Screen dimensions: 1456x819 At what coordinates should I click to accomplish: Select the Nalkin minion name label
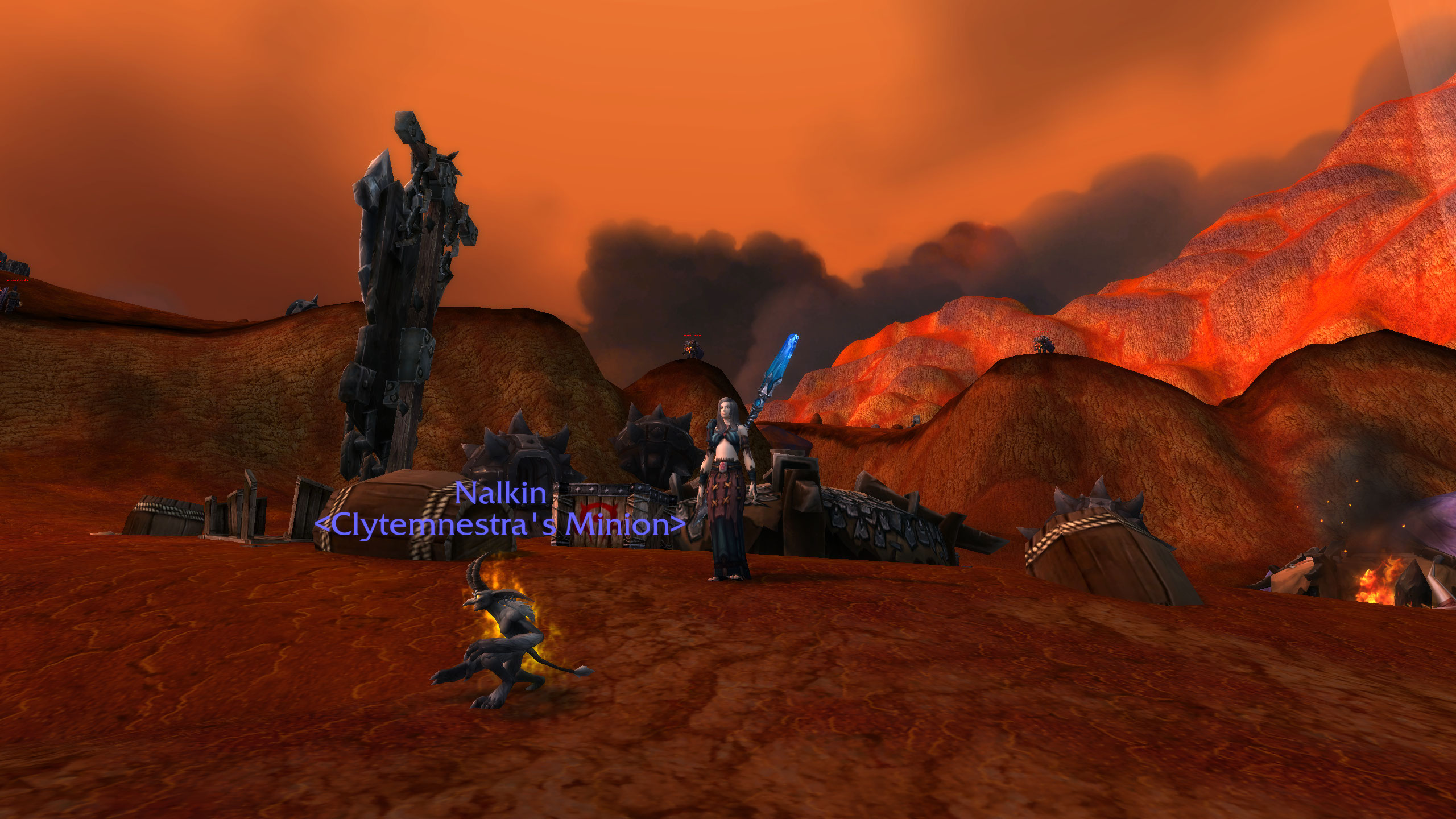500,493
